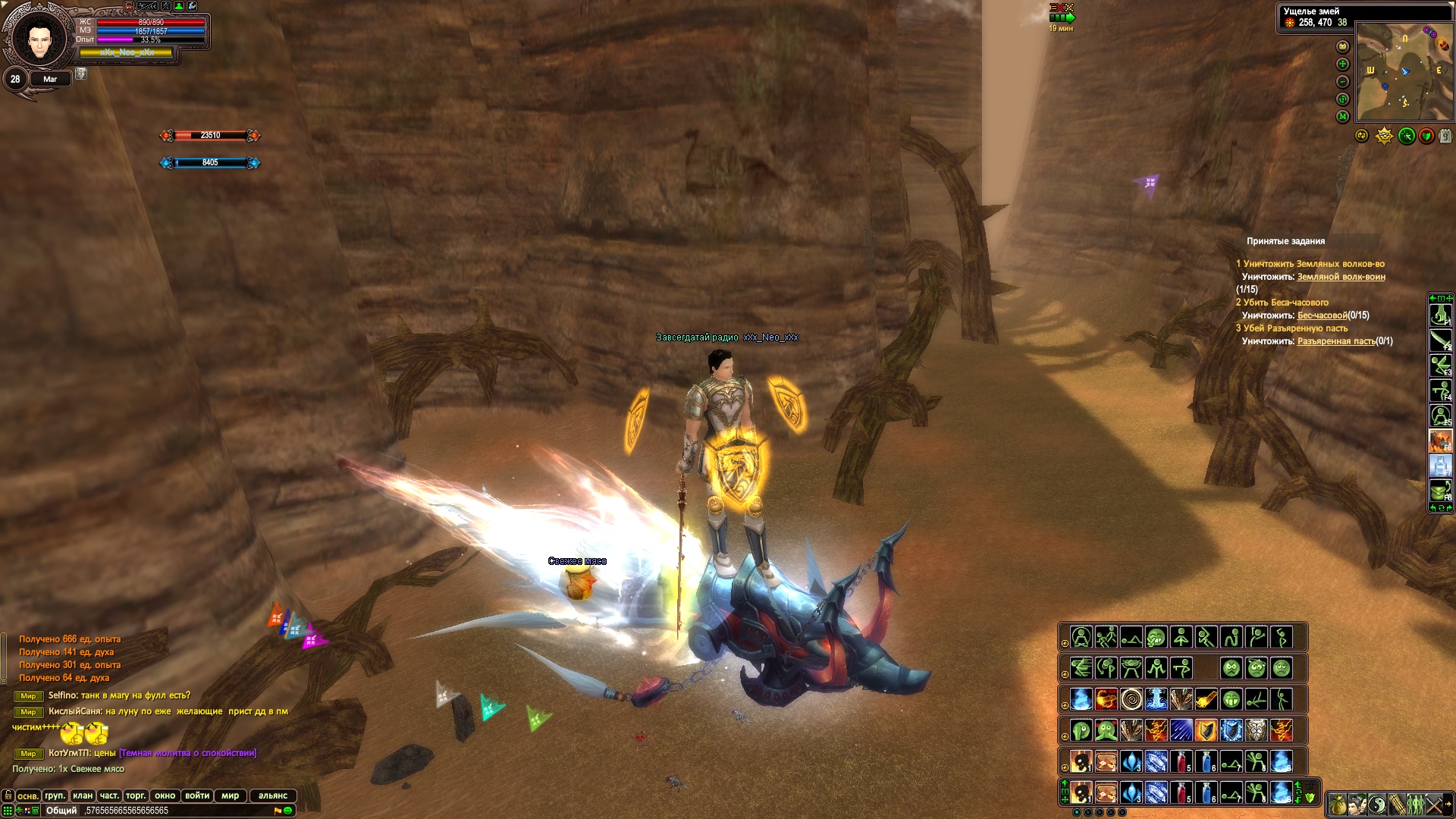Click the Земляной волк-воин quest link

click(x=1341, y=277)
